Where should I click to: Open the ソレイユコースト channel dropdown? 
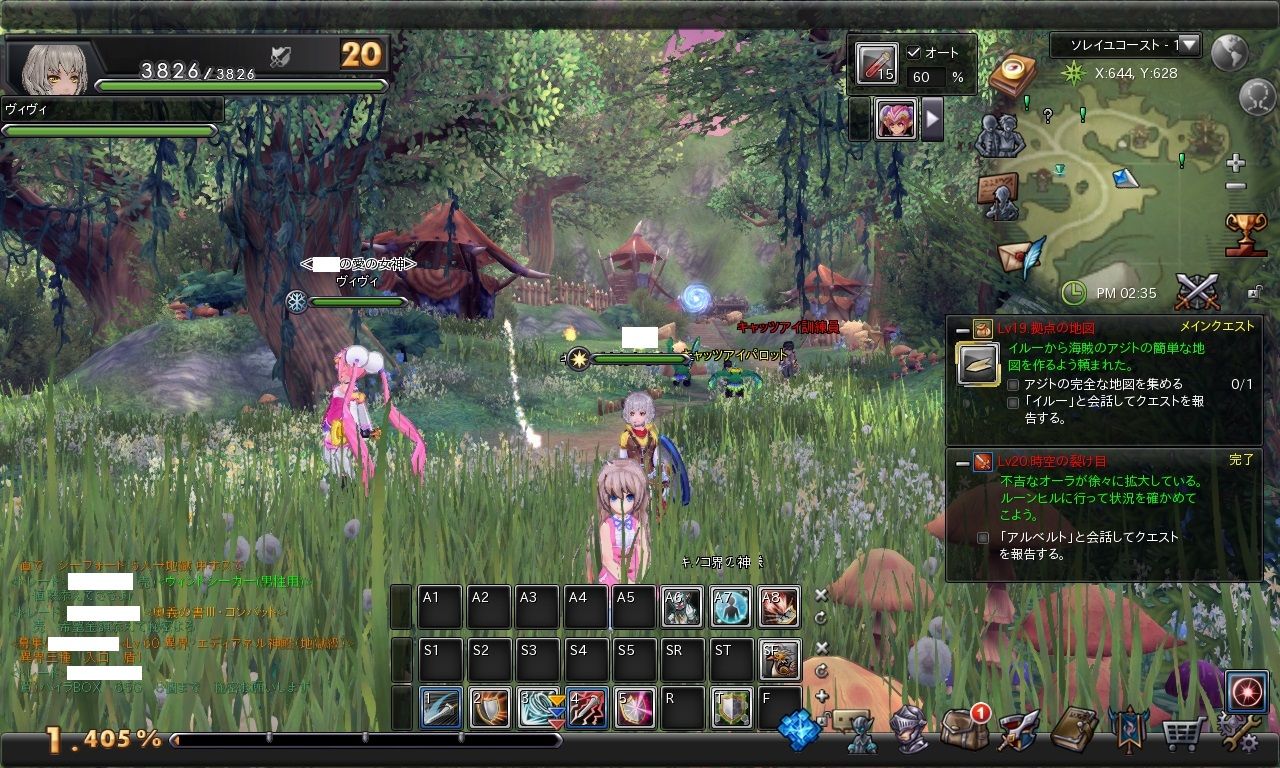[1124, 45]
